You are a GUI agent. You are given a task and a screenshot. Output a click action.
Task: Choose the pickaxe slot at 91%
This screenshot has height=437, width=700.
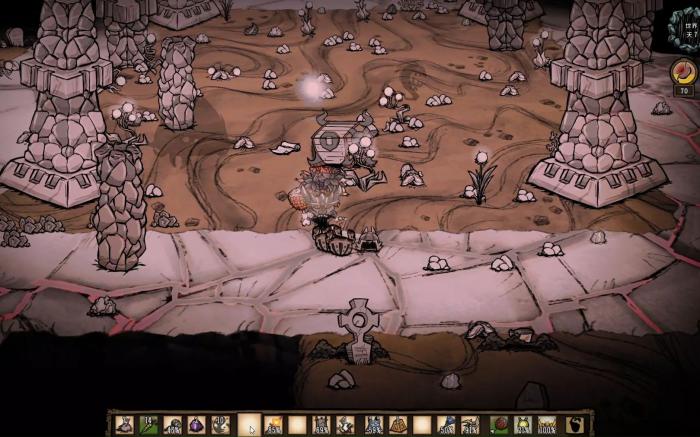pos(470,424)
